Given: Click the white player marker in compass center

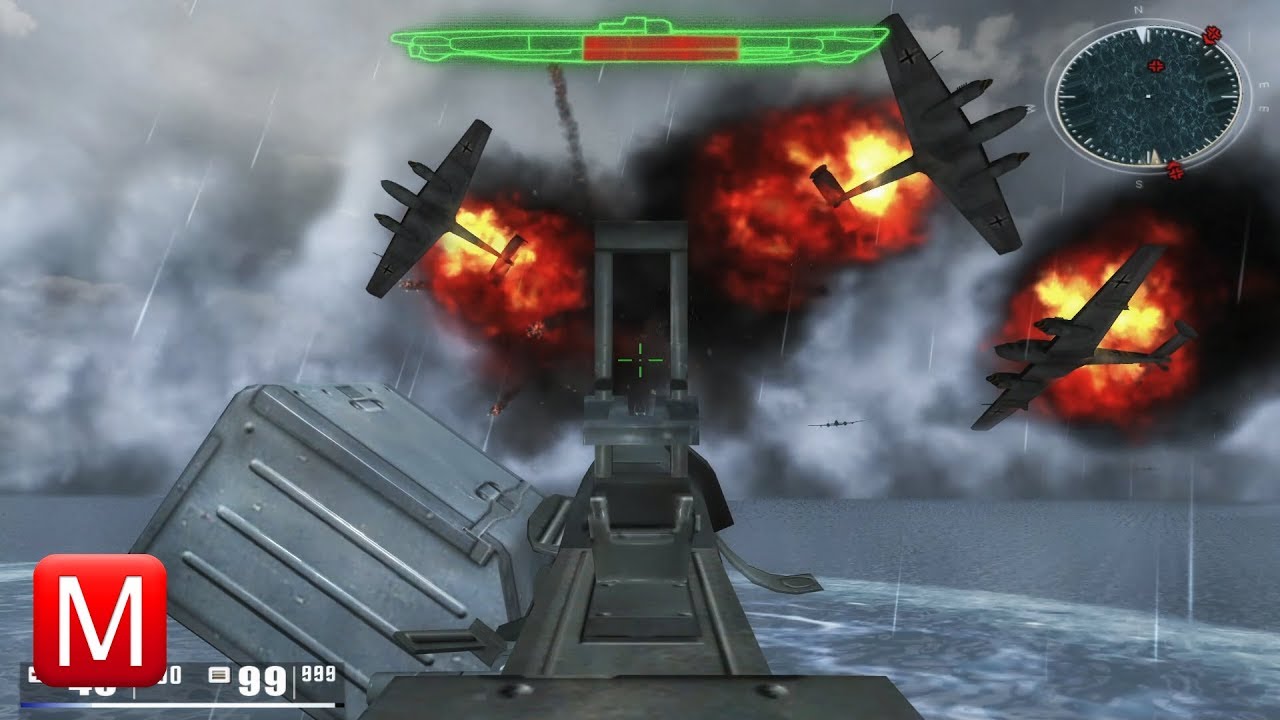Looking at the screenshot, I should click(x=1148, y=97).
